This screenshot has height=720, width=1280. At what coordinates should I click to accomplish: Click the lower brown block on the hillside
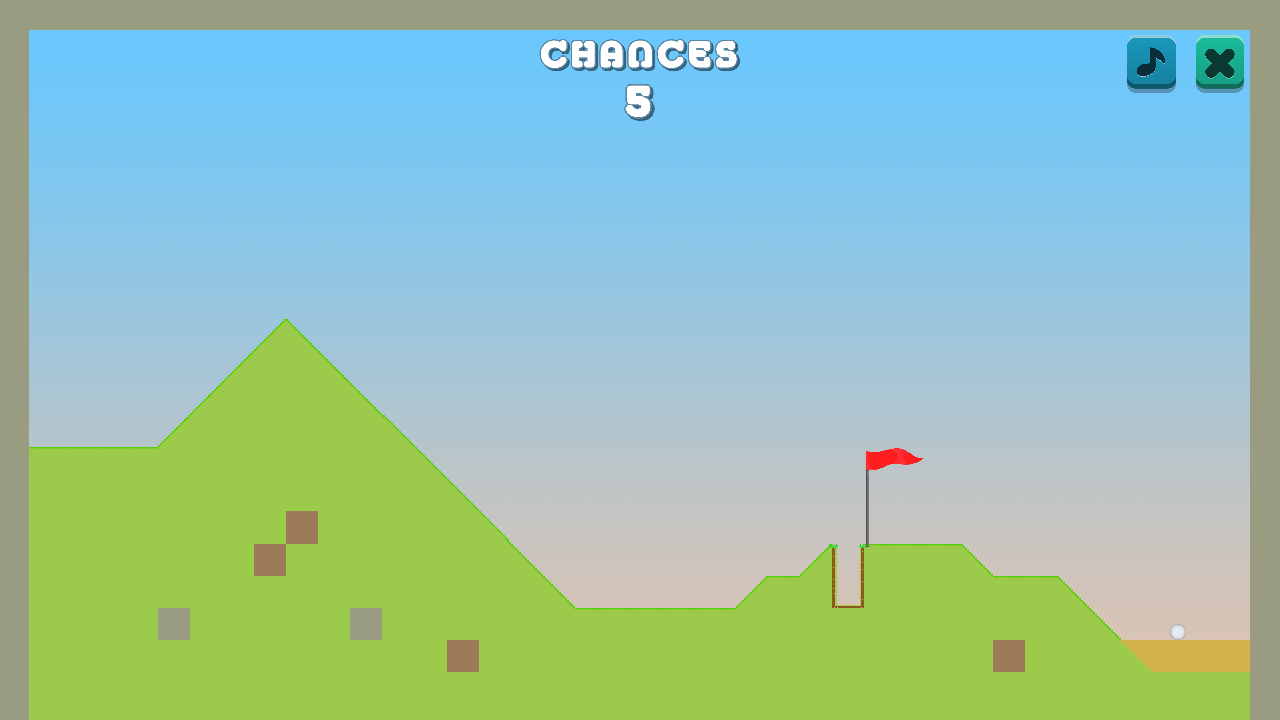pos(270,560)
